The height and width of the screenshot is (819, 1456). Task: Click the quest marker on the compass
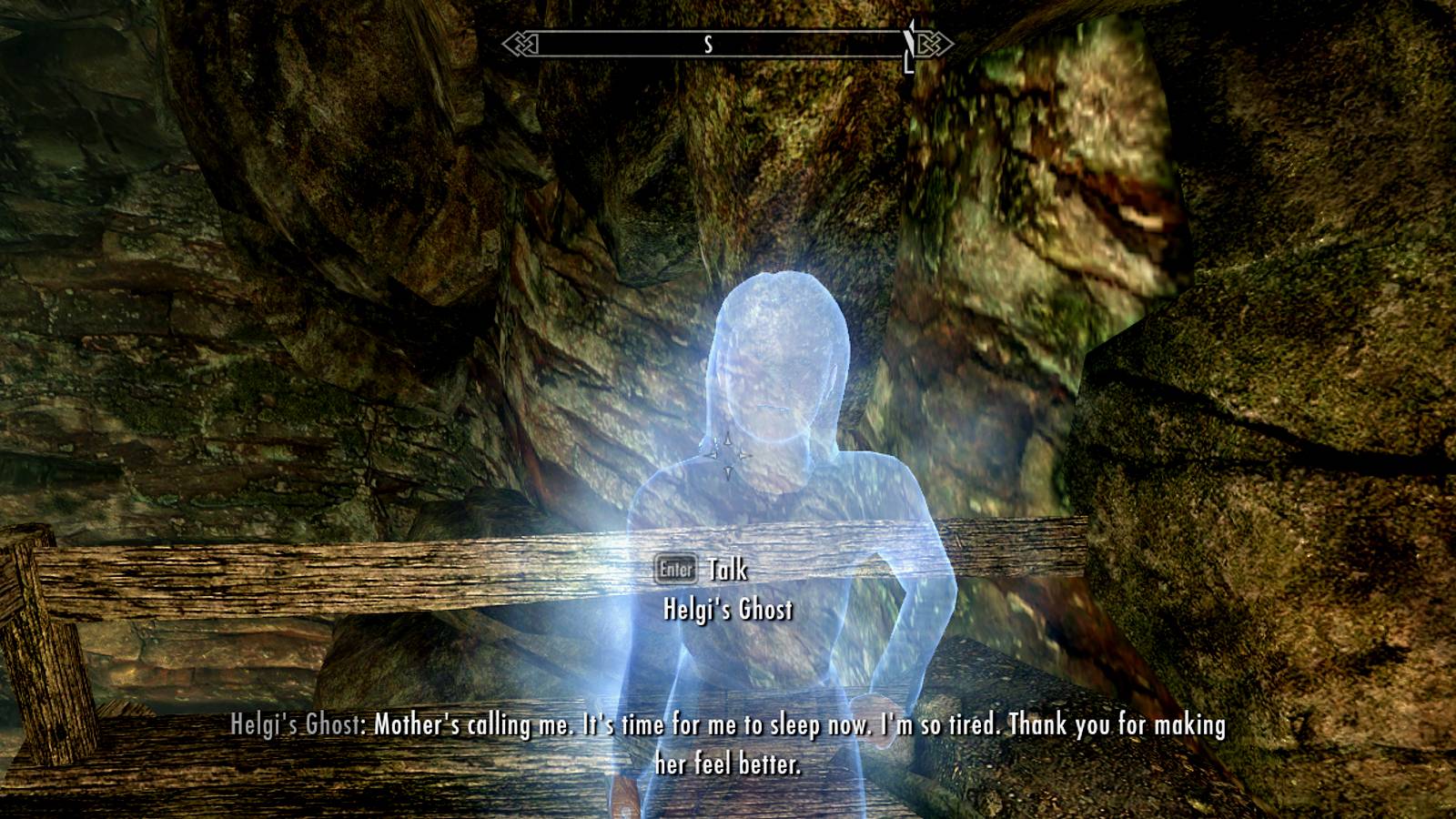[907, 42]
